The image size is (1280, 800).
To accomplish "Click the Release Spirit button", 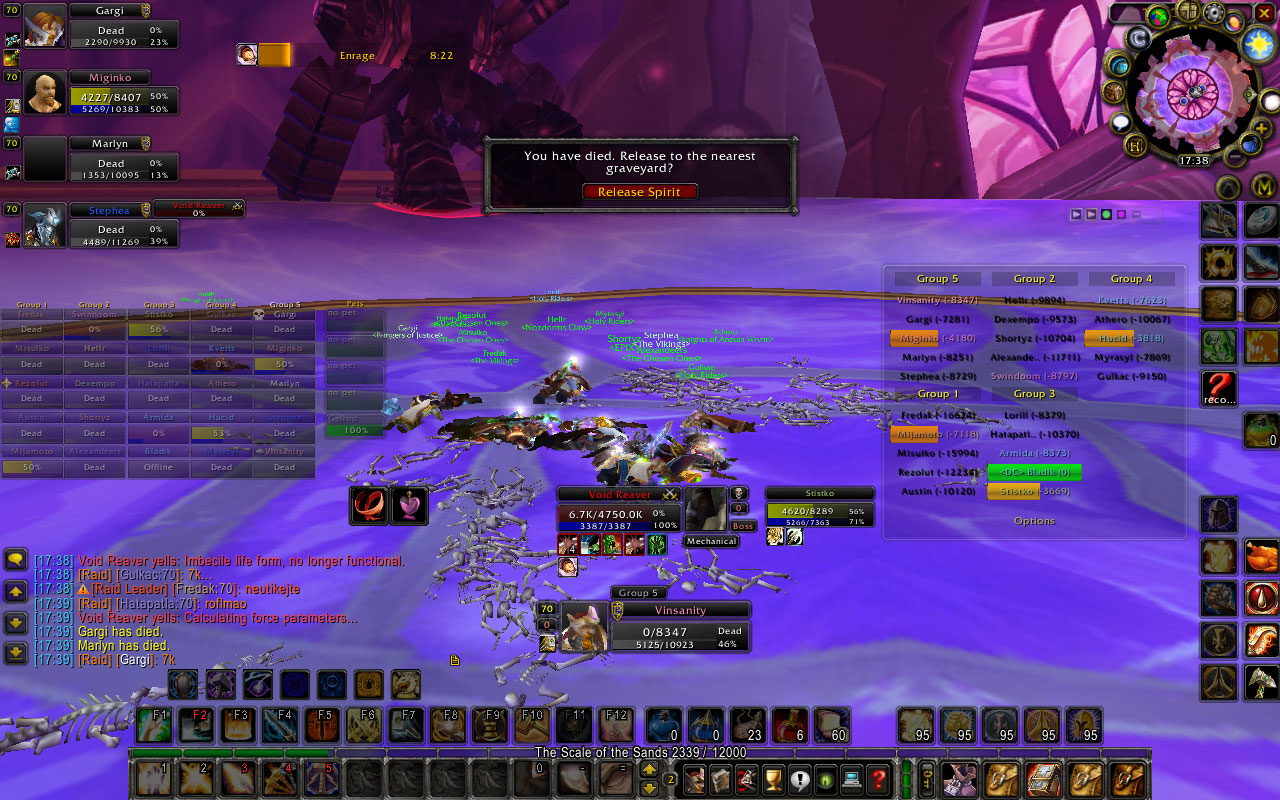I will 640,192.
